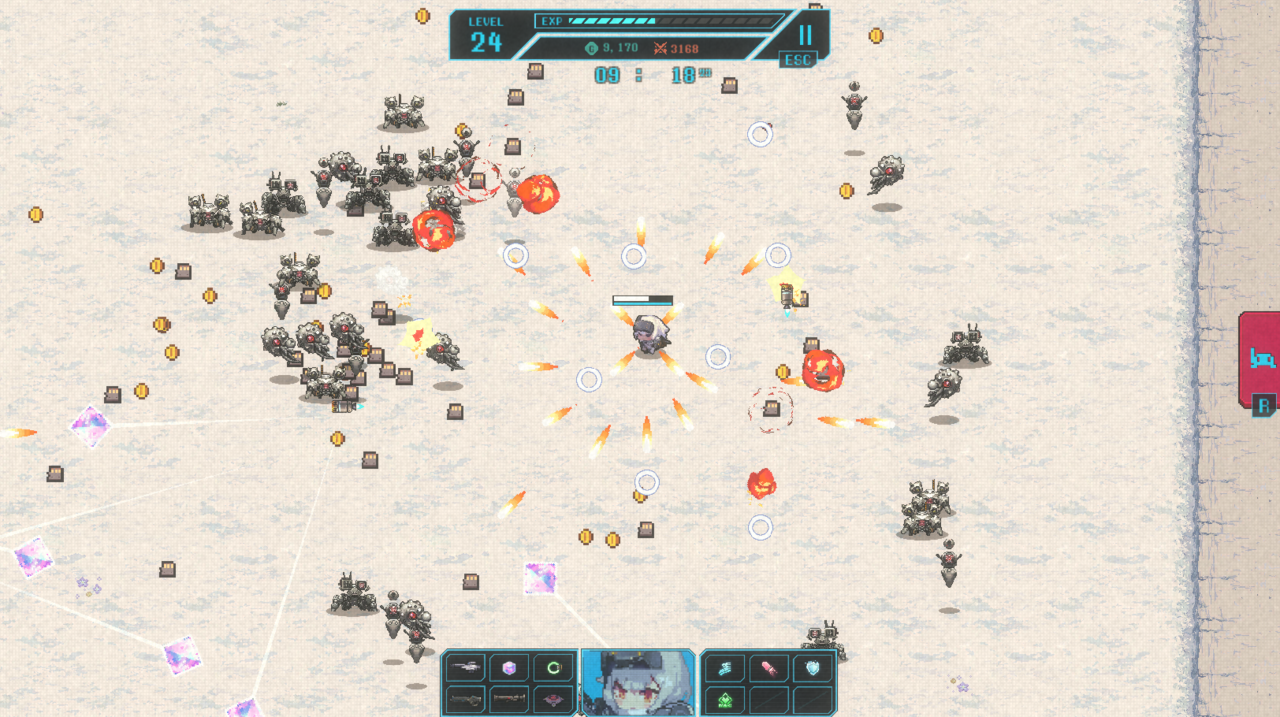Select the rocket launcher weapon slot
Image resolution: width=1280 pixels, height=717 pixels.
pos(509,699)
